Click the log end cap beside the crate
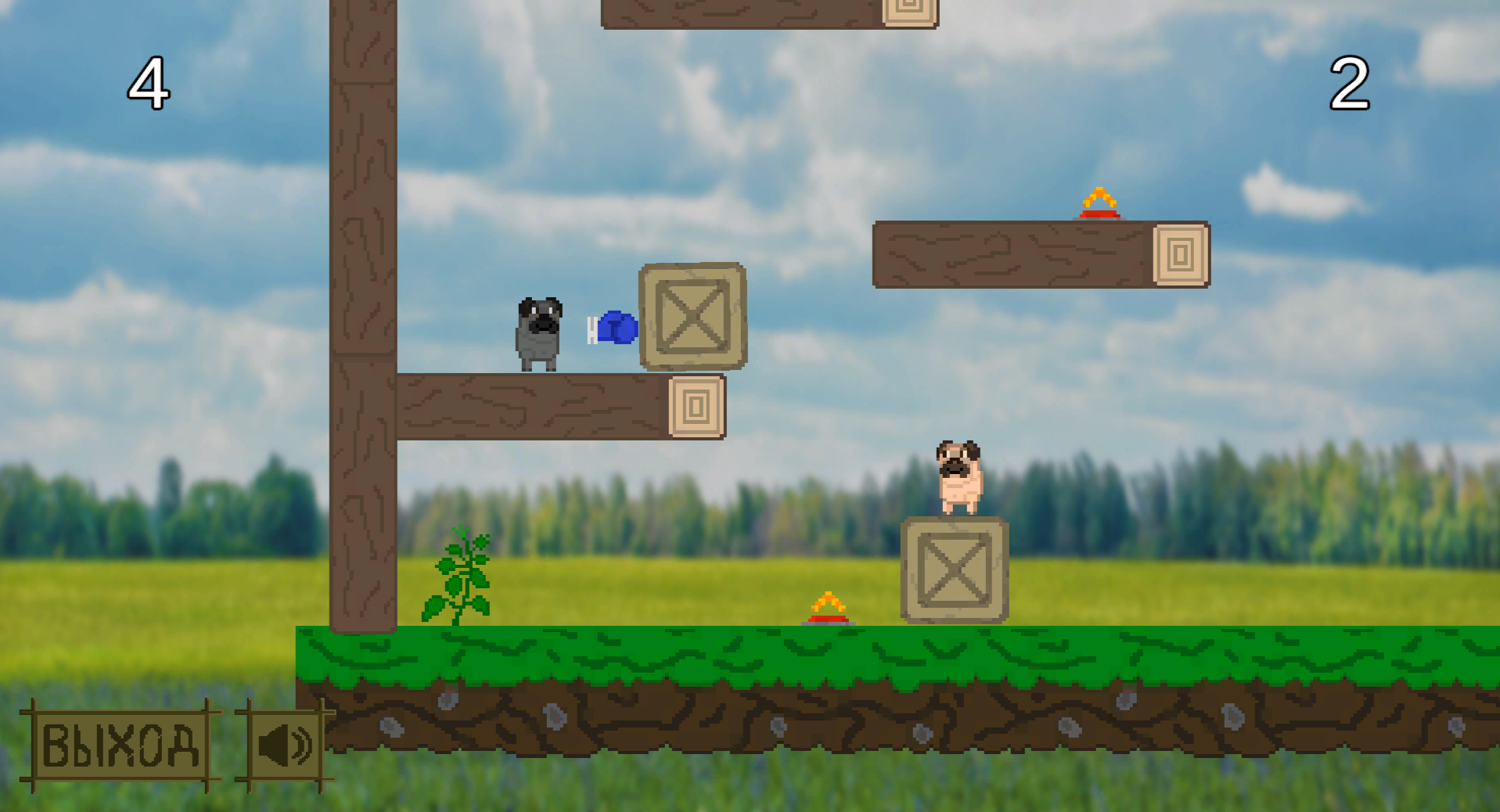The image size is (1500, 812). pyautogui.click(x=696, y=407)
